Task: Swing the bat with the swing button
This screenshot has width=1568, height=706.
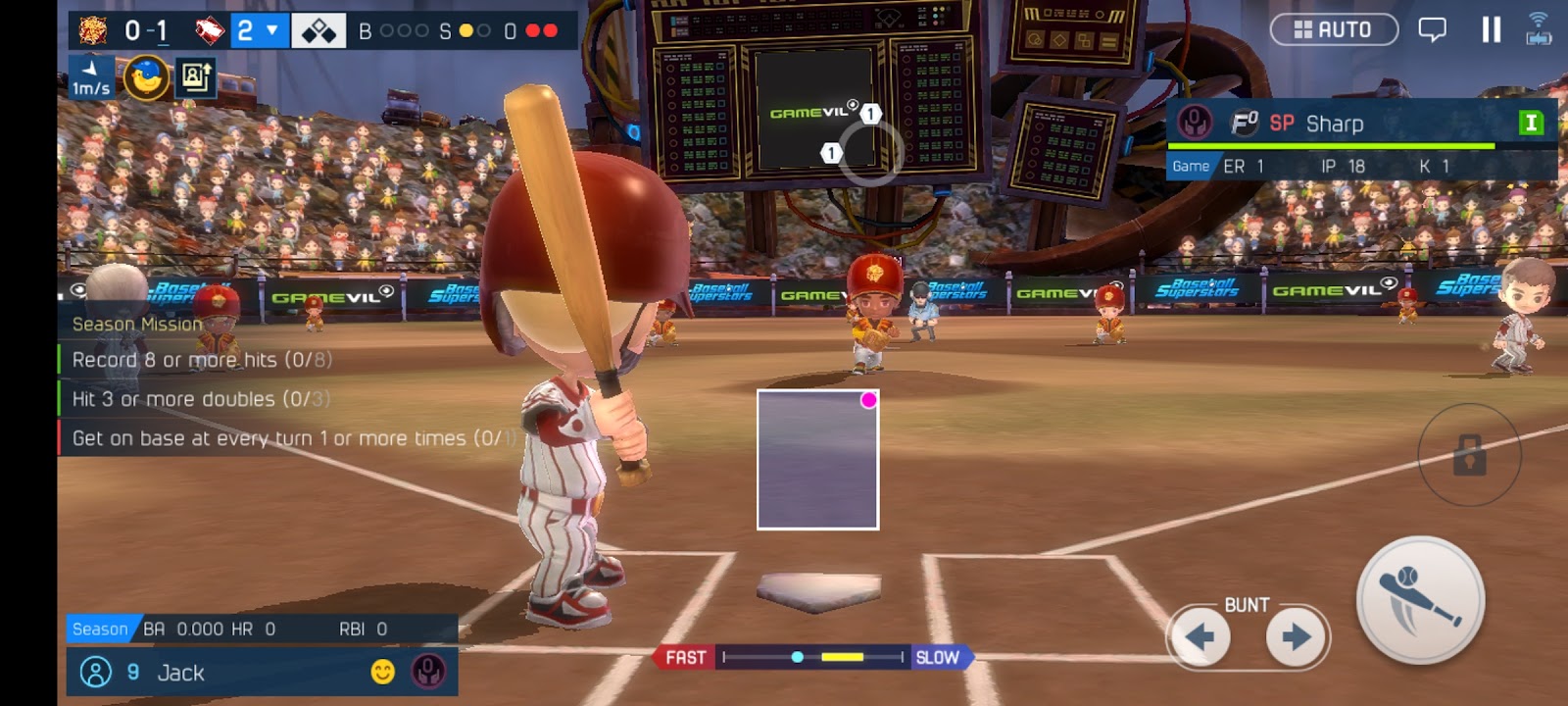Action: pos(1420,600)
